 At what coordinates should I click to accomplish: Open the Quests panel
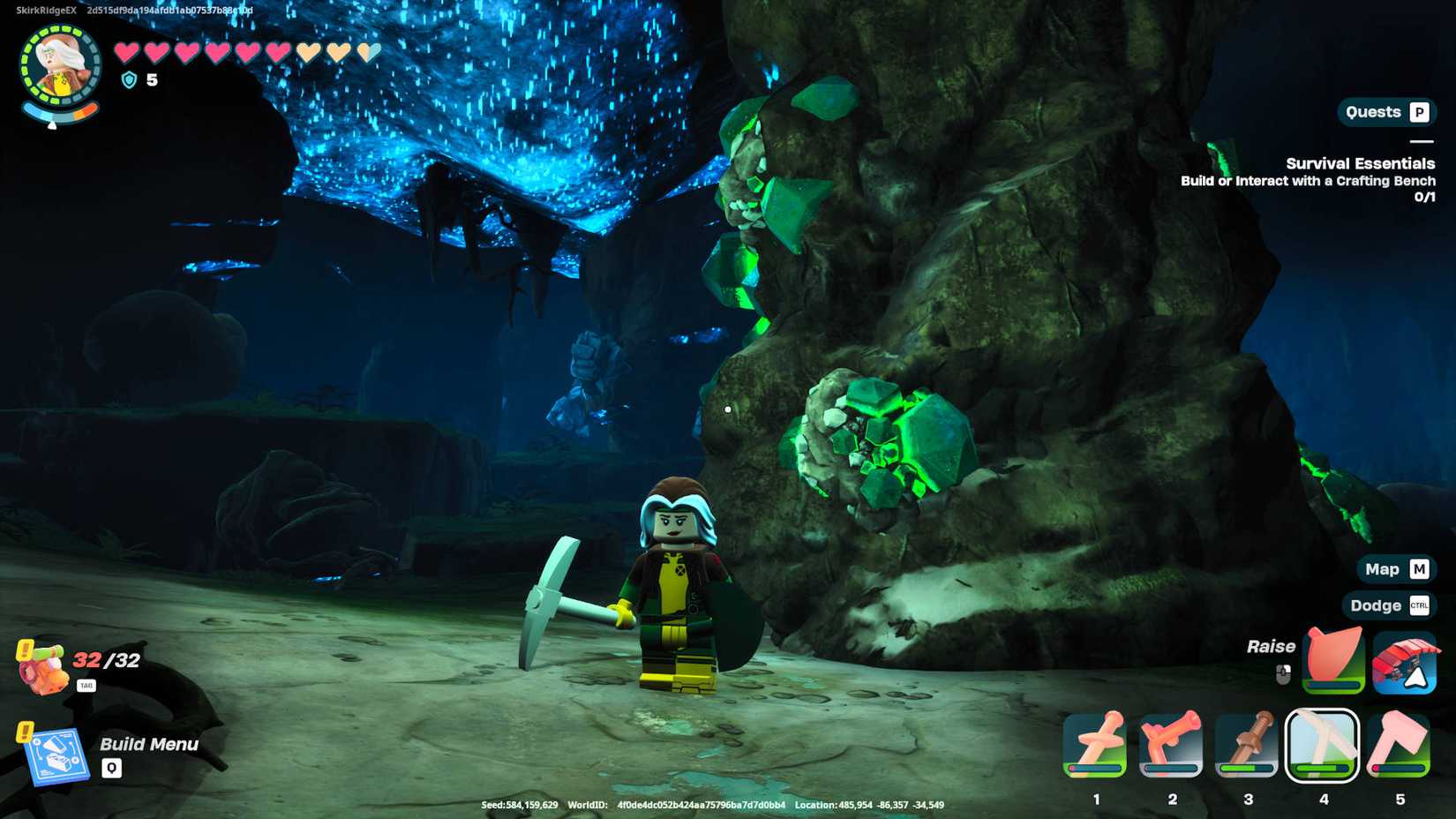click(x=1385, y=112)
